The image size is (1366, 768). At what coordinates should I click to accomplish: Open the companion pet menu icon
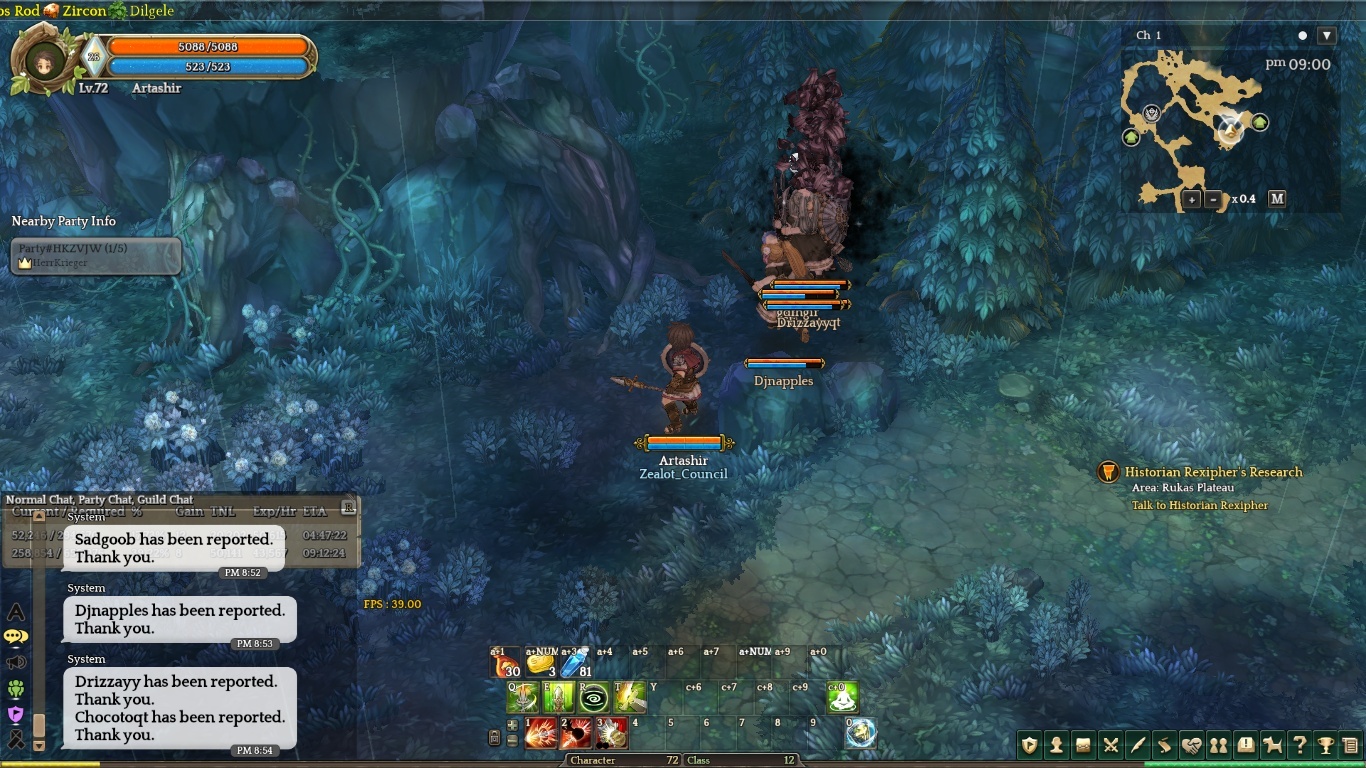(1272, 745)
